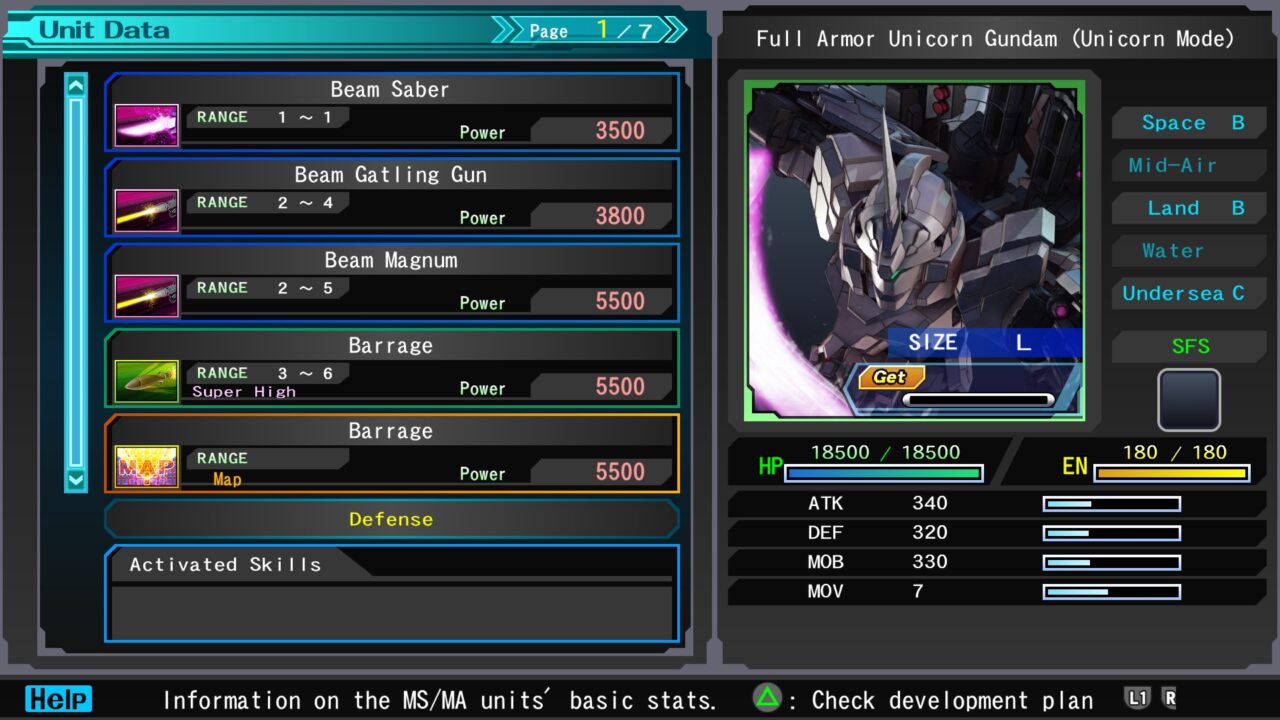Select the Map-type Barrage weapon icon
1280x720 pixels.
146,465
